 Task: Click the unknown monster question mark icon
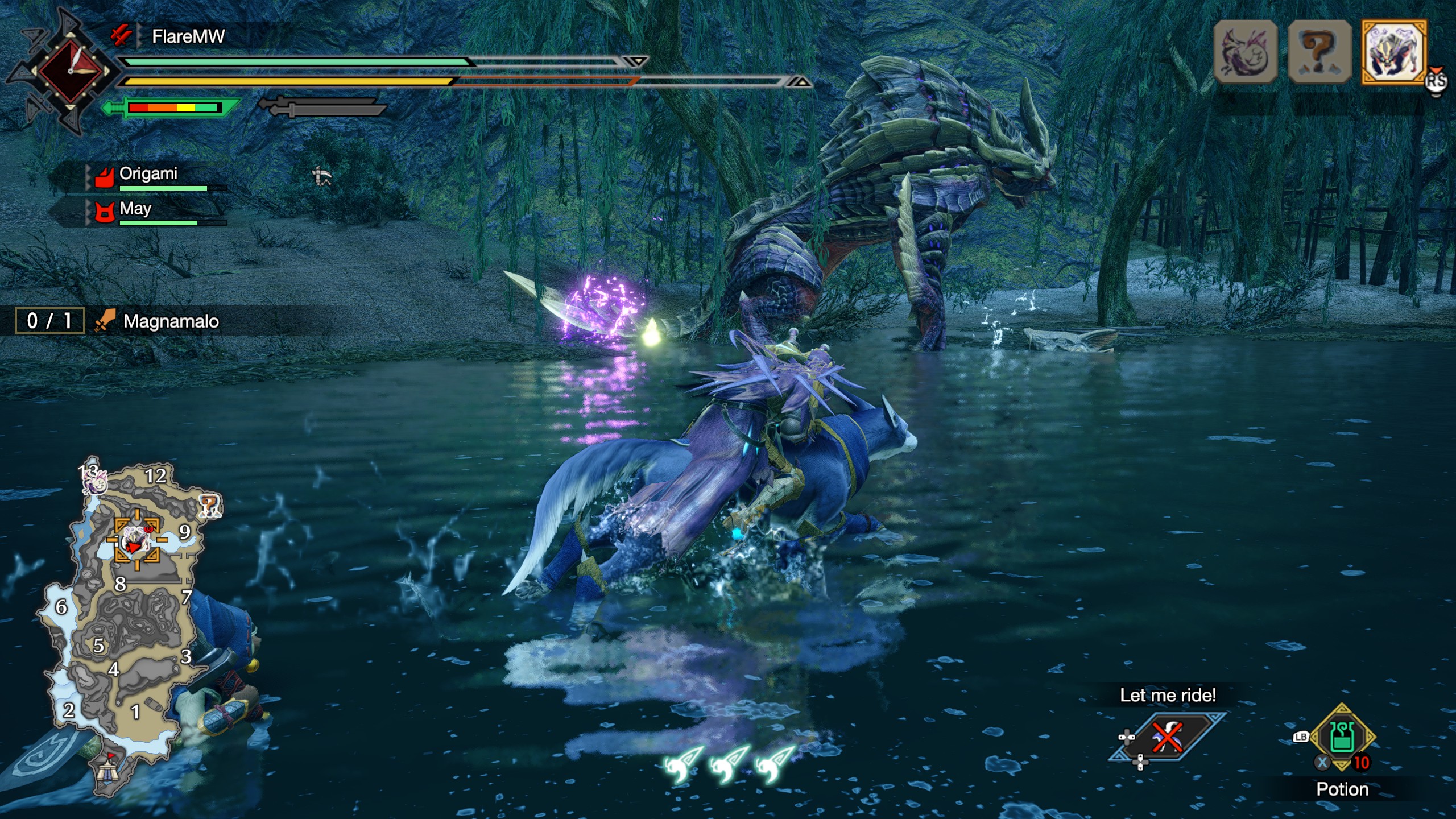point(1319,52)
